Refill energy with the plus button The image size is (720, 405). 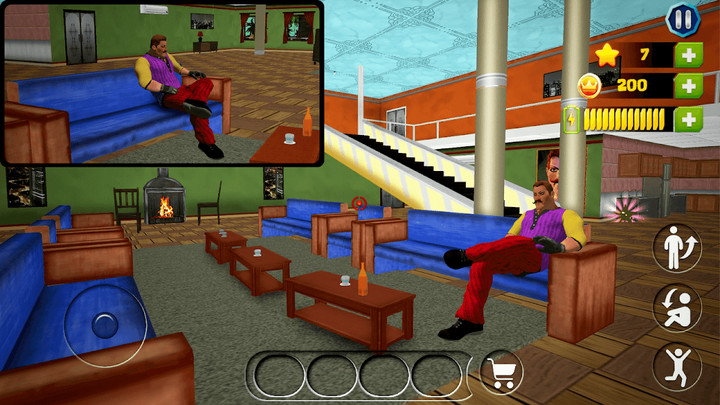688,120
